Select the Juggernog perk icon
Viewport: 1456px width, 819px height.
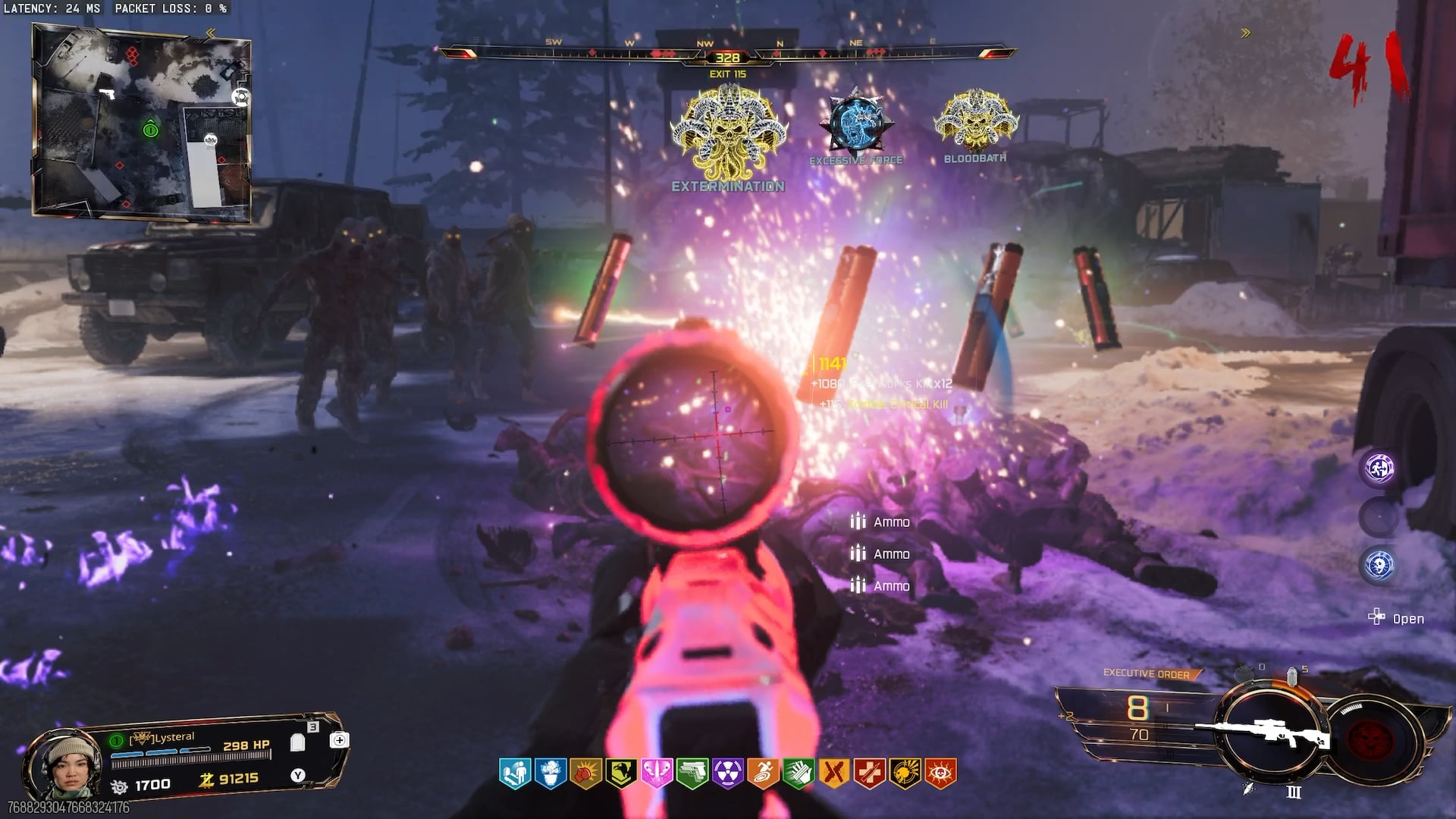click(551, 773)
